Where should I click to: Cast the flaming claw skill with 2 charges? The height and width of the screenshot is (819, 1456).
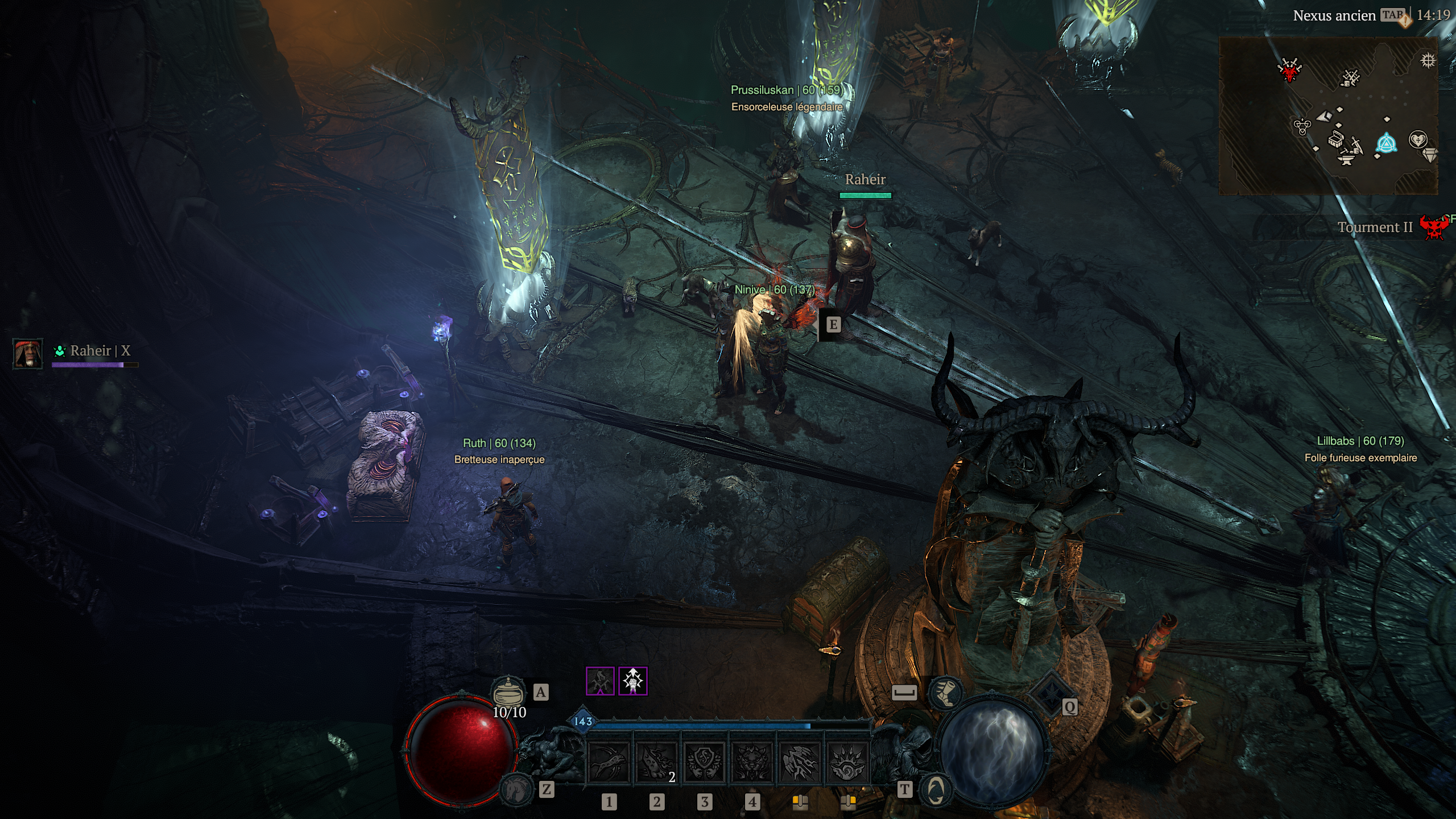pyautogui.click(x=656, y=763)
